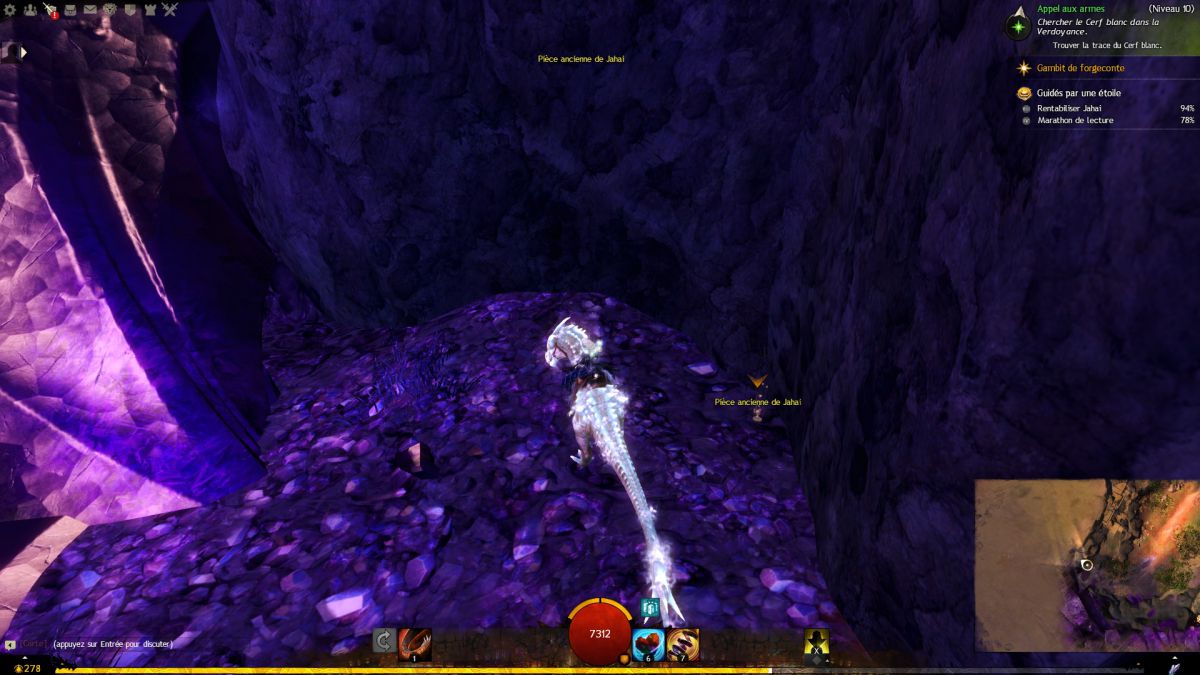Open the PvP crossed swords panel
This screenshot has height=675, width=1200.
click(170, 10)
